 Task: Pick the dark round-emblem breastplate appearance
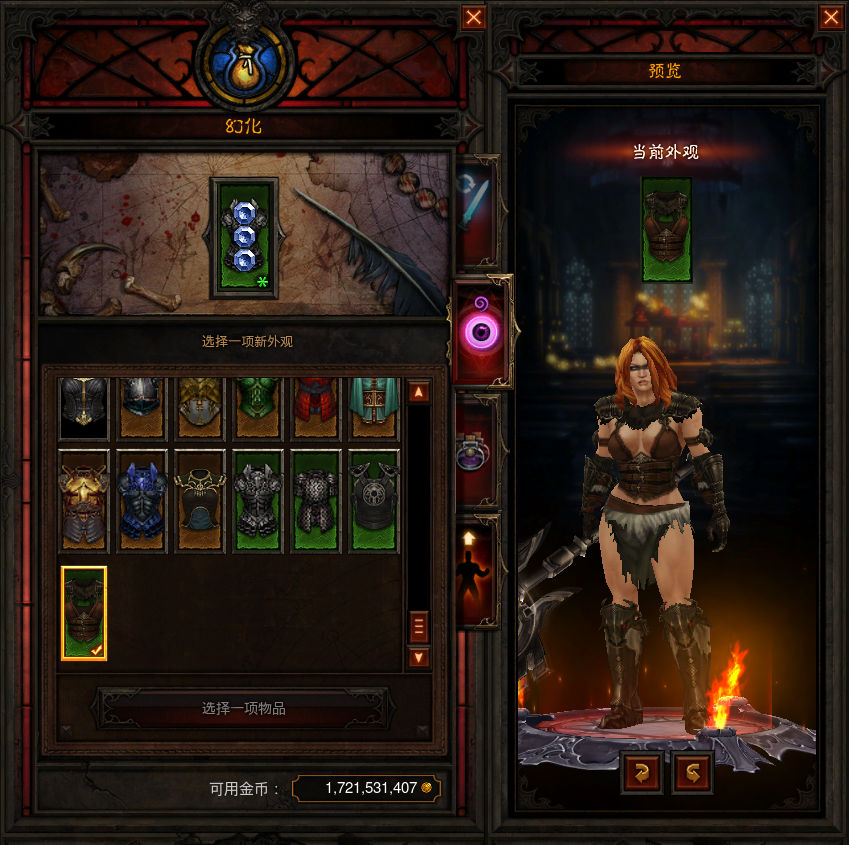[x=374, y=501]
